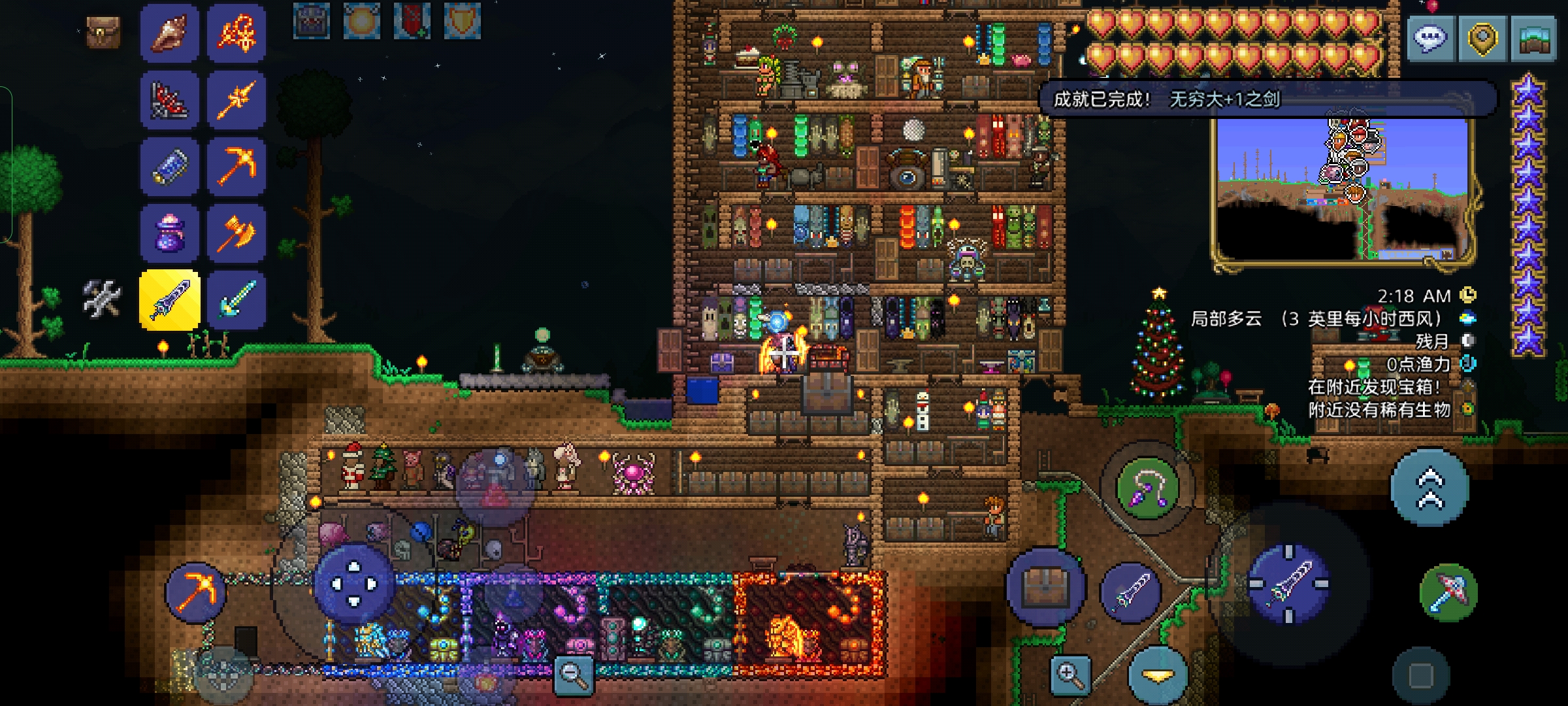Tap the round chest quick-stack button
This screenshot has height=706, width=1568.
pos(1045,586)
